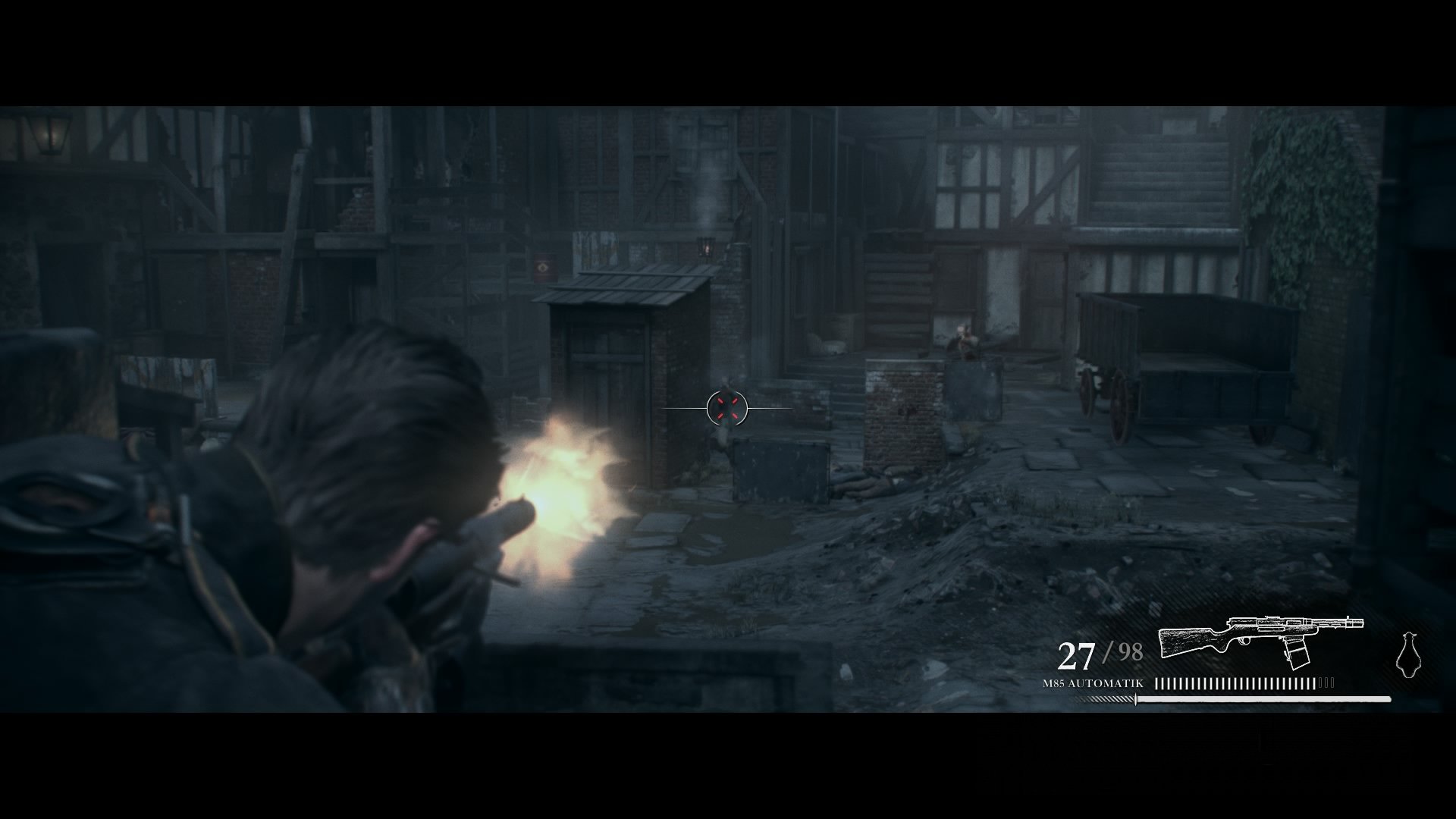Toggle the last empty ammo pip

point(1332,682)
